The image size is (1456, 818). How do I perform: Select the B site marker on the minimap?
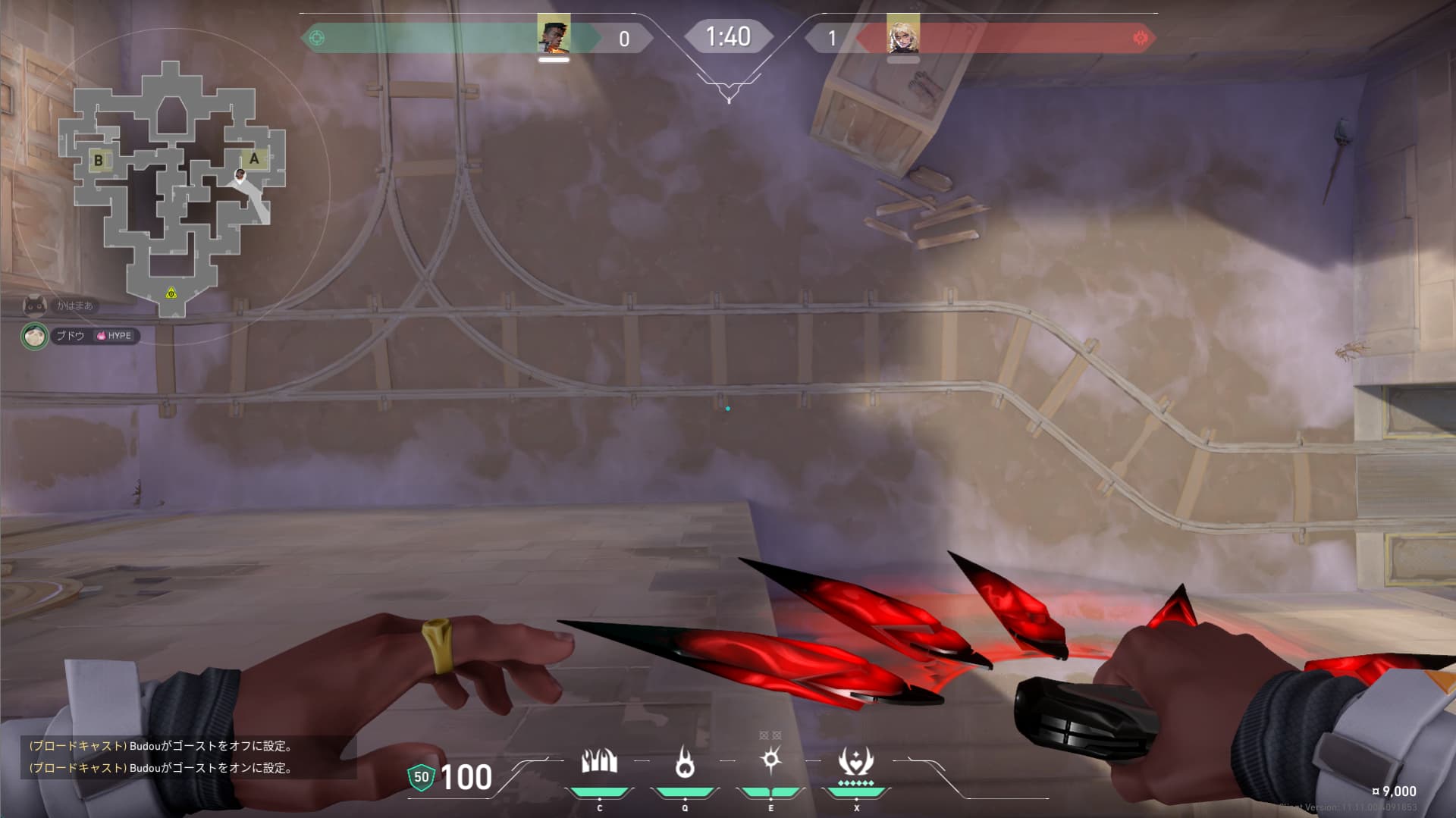[x=99, y=161]
